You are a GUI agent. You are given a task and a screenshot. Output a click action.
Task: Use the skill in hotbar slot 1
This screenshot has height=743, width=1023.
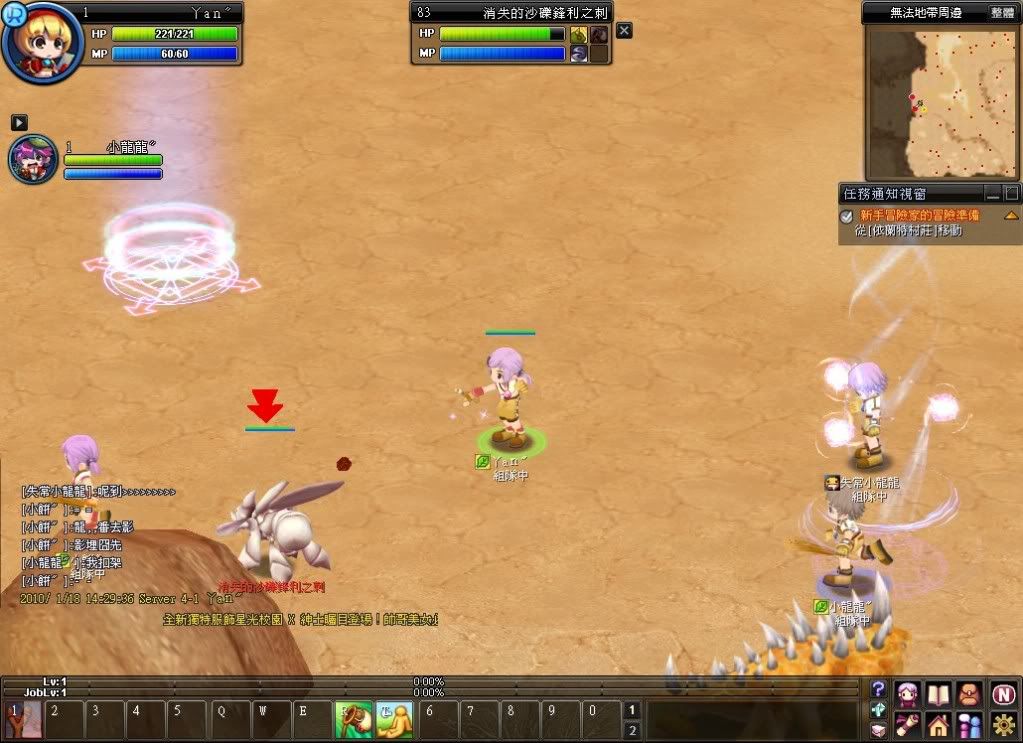[24, 718]
